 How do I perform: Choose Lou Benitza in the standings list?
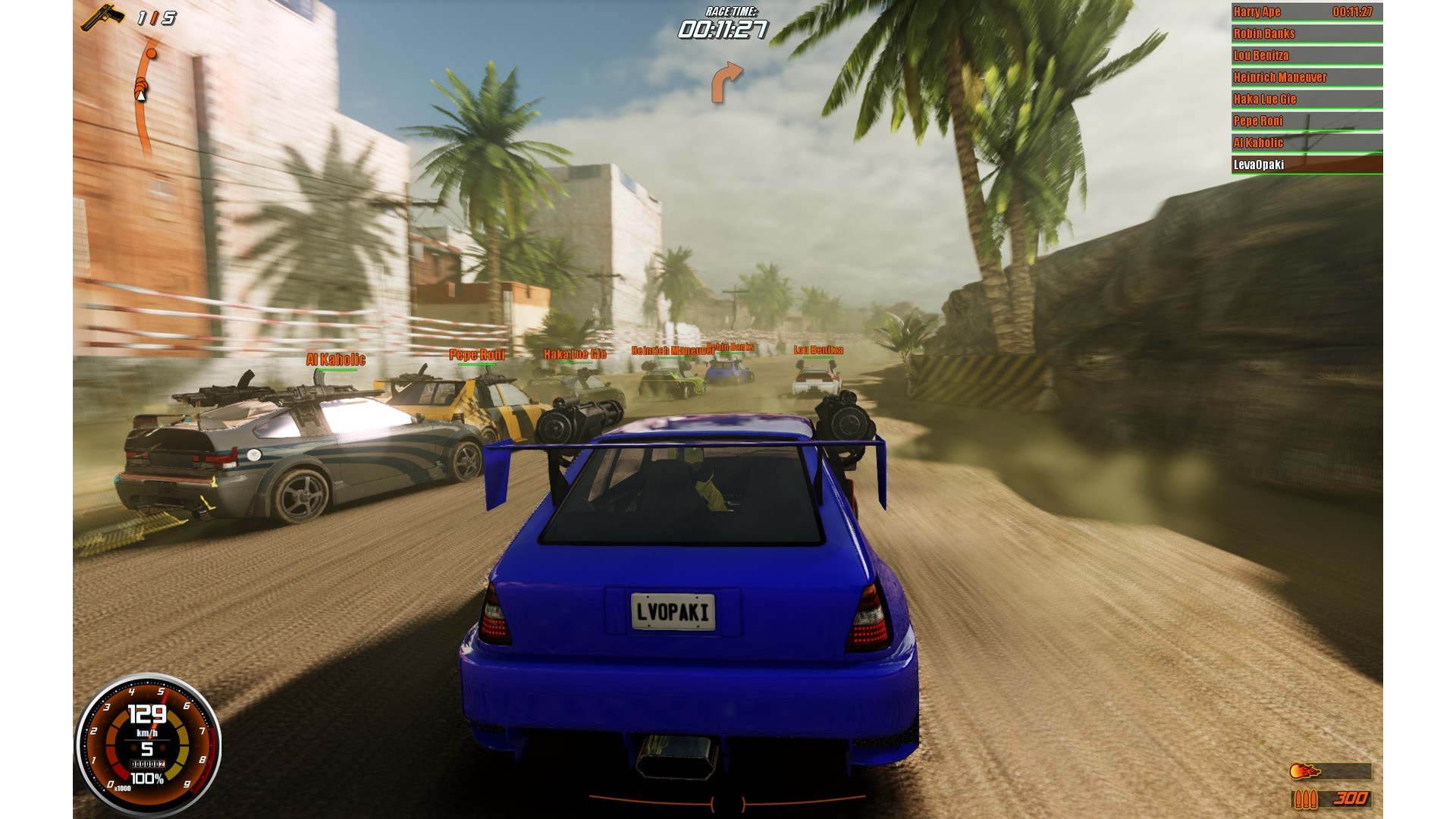pyautogui.click(x=1306, y=55)
